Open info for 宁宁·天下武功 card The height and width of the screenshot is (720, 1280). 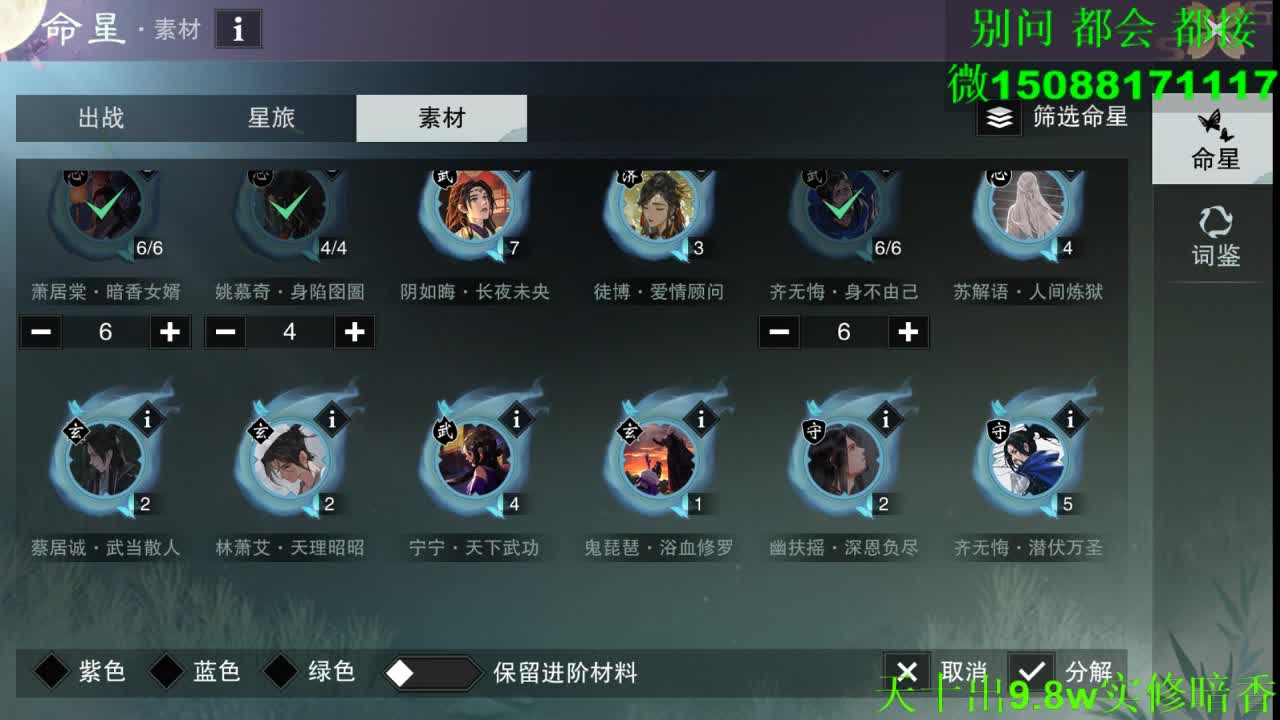[x=517, y=420]
